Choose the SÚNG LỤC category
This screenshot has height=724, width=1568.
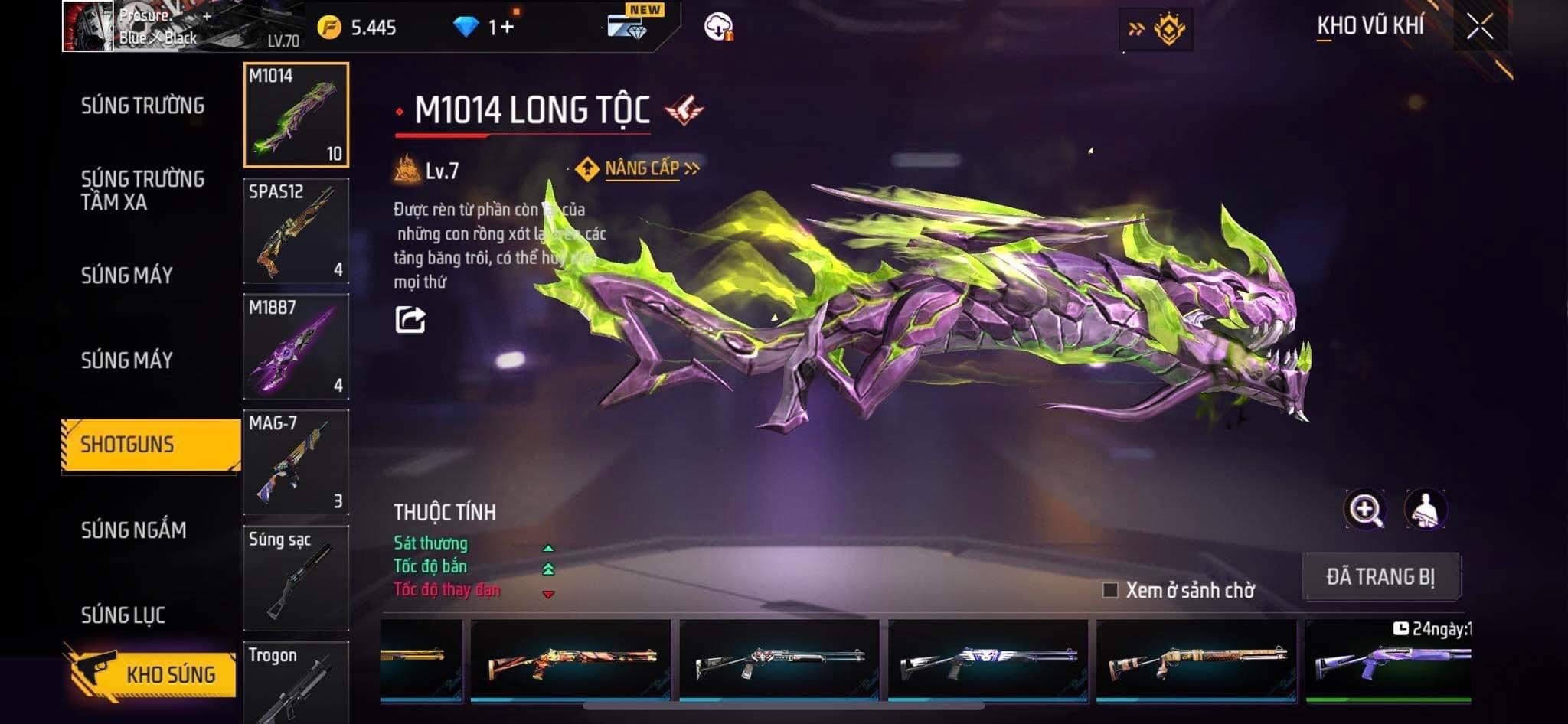pos(123,615)
